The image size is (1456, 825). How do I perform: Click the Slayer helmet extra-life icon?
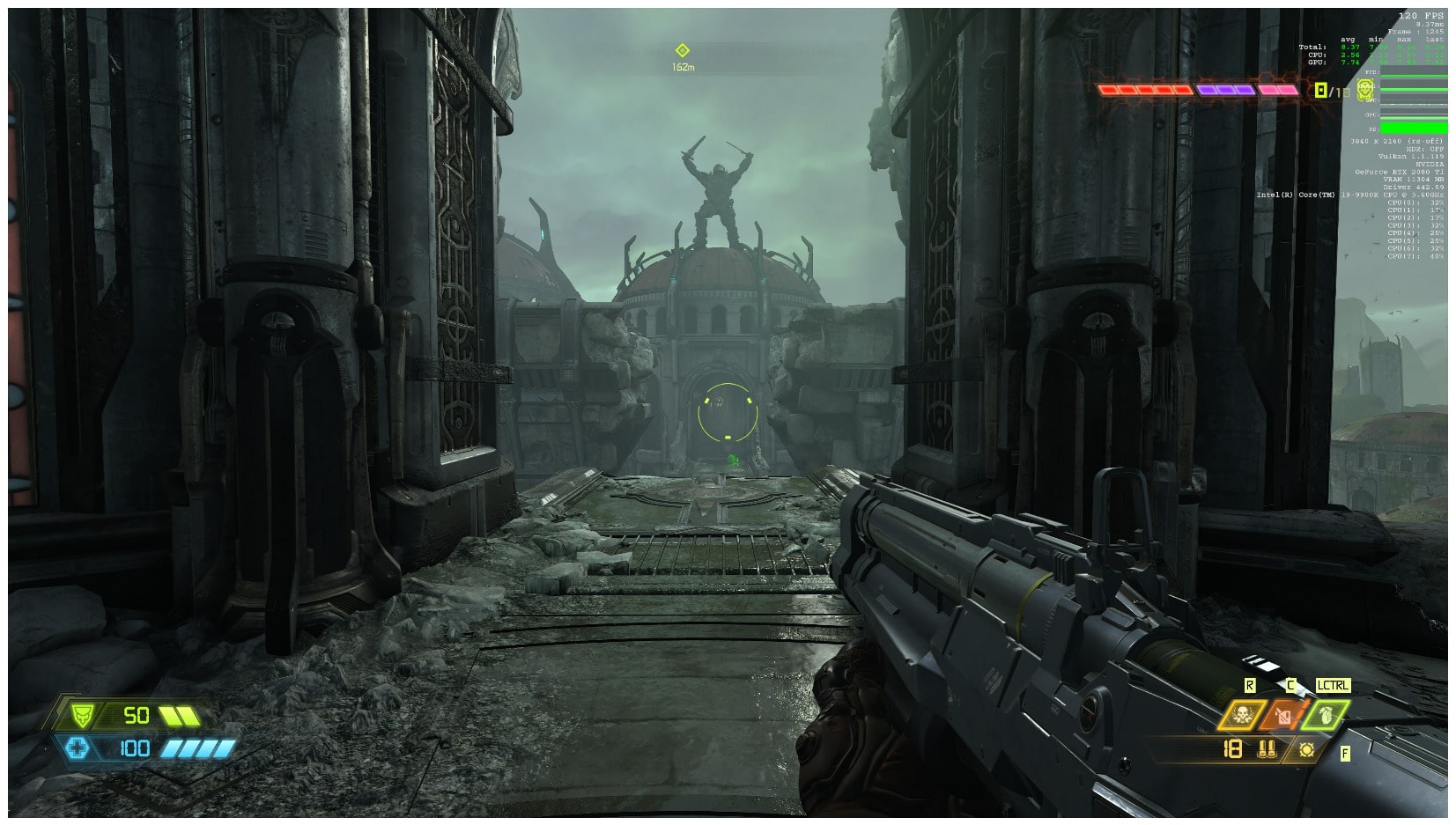(x=1364, y=92)
